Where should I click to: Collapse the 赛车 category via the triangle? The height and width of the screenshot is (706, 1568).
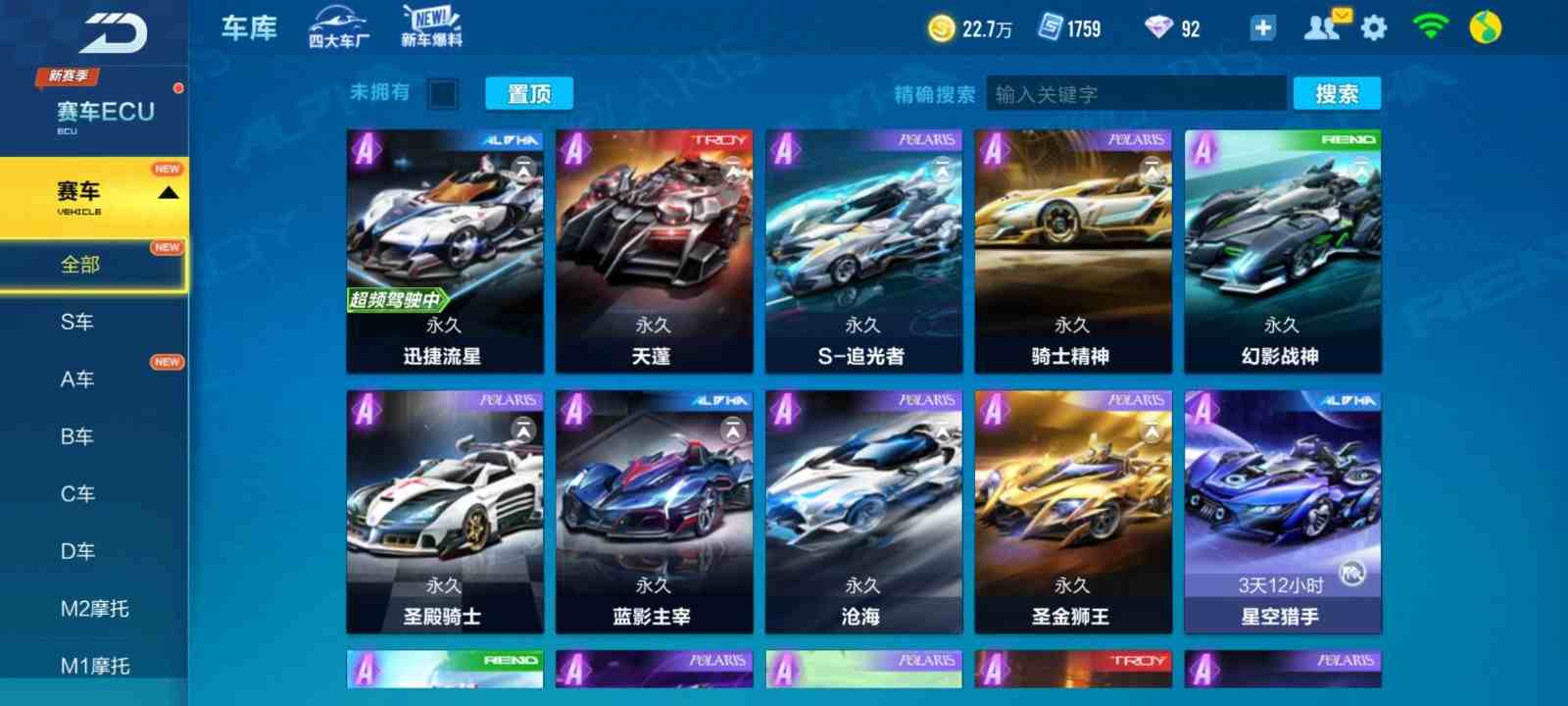[x=167, y=192]
